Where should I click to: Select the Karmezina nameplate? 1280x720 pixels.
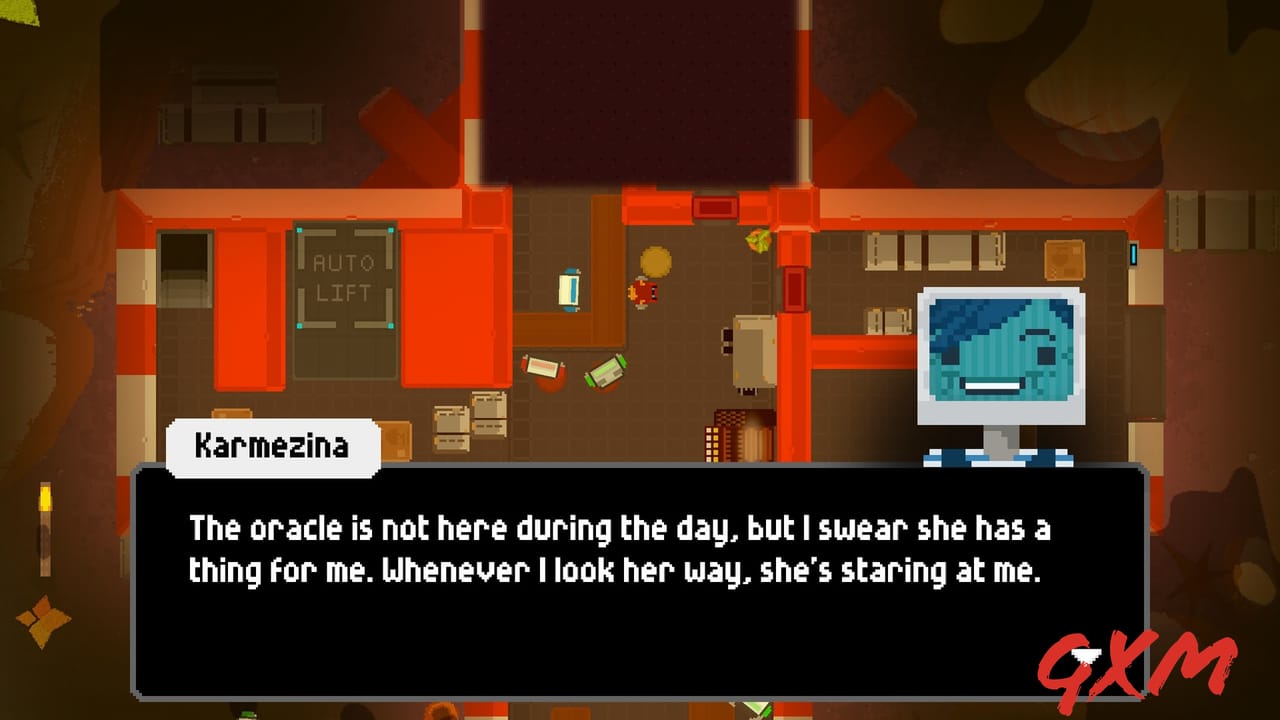(x=270, y=447)
